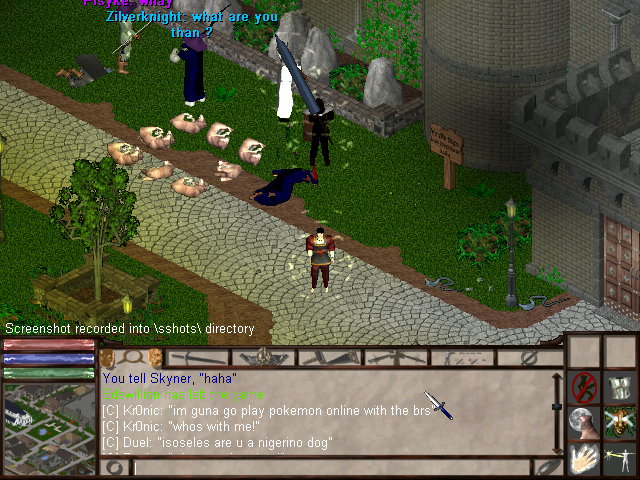Select the helmeted weapon slot in toolbar

pos(263,357)
